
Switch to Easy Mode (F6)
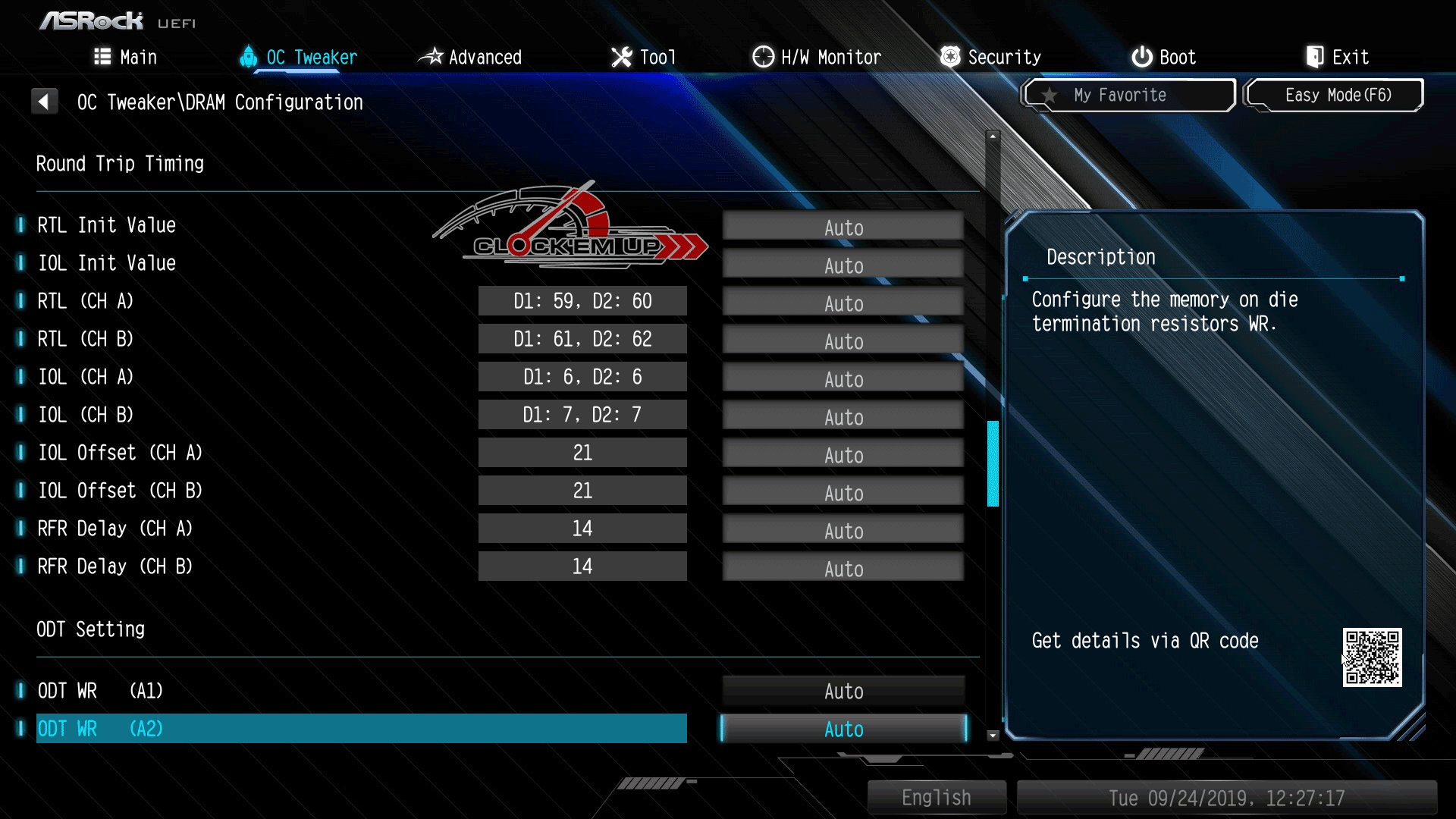(x=1335, y=96)
